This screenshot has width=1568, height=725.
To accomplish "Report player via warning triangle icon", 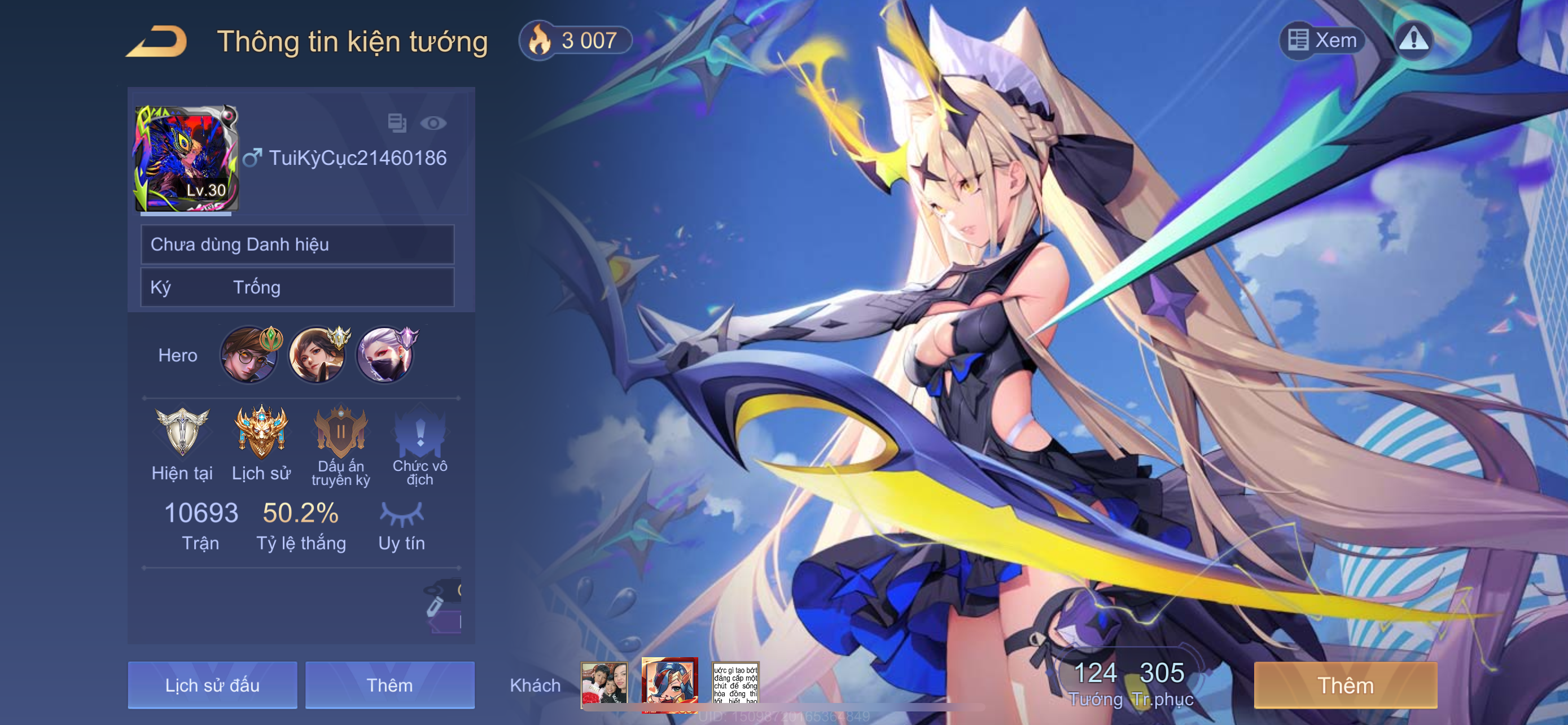I will [1413, 40].
